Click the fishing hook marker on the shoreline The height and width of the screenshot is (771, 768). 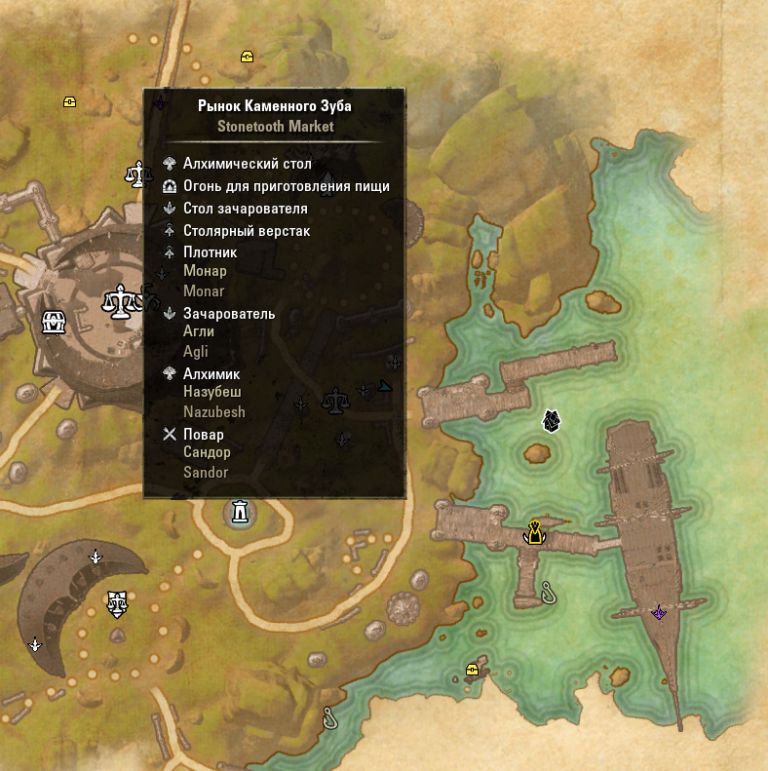329,716
